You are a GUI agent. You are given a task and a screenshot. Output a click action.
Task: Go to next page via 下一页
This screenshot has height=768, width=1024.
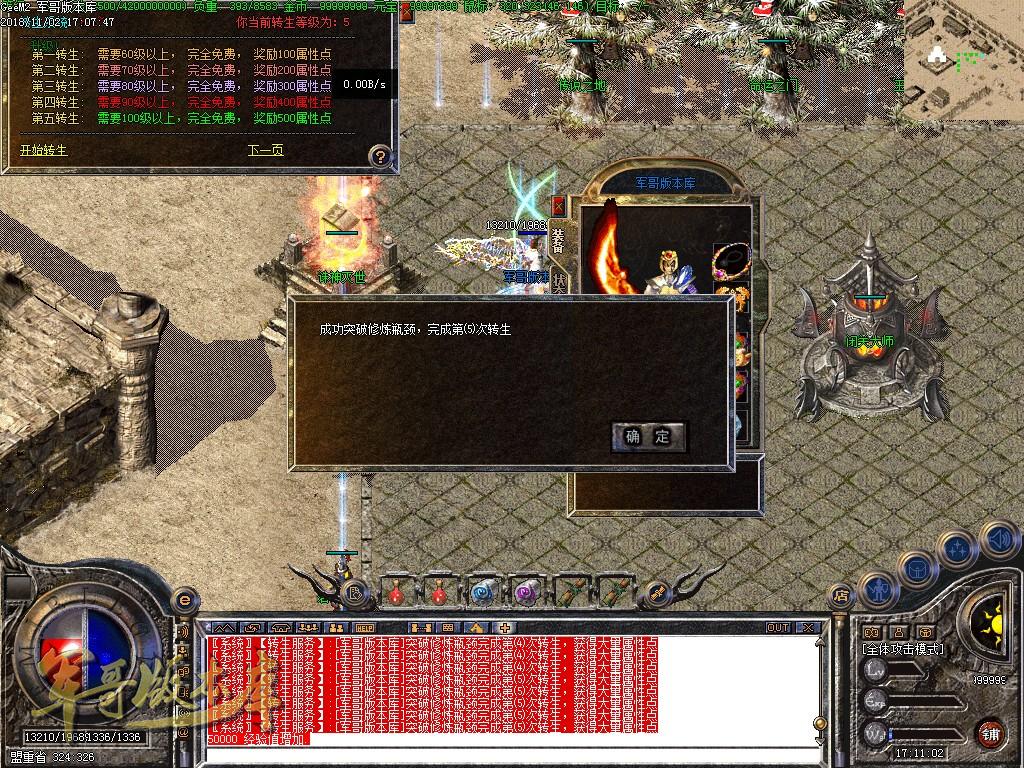(x=265, y=151)
